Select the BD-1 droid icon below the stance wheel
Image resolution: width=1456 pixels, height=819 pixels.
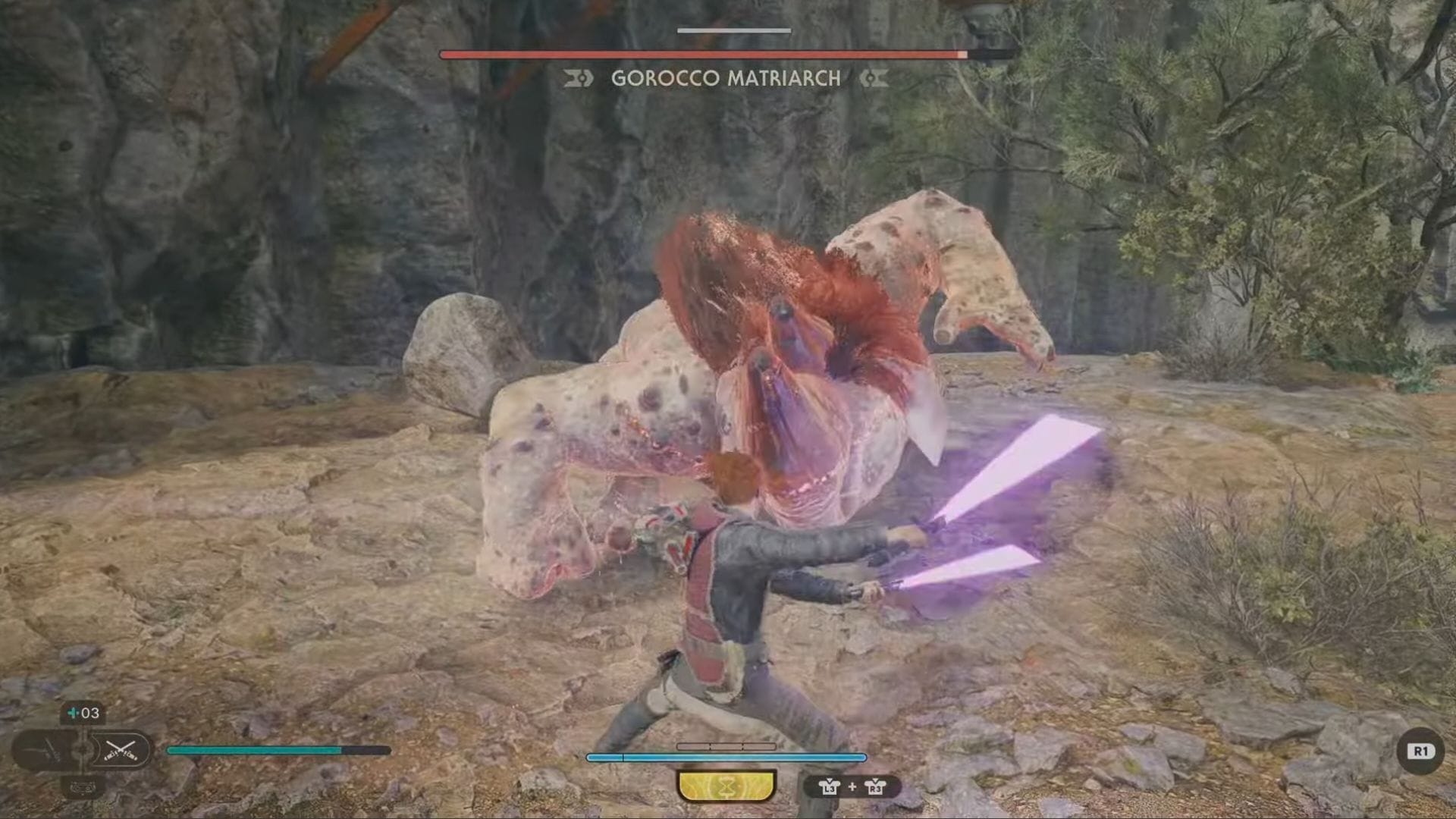(x=83, y=787)
